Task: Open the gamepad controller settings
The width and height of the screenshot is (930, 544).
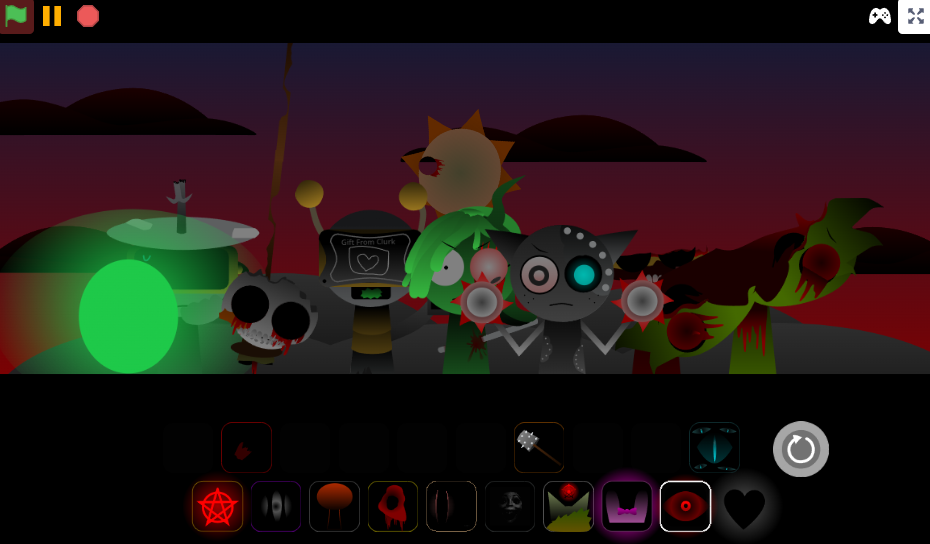Action: pos(880,16)
